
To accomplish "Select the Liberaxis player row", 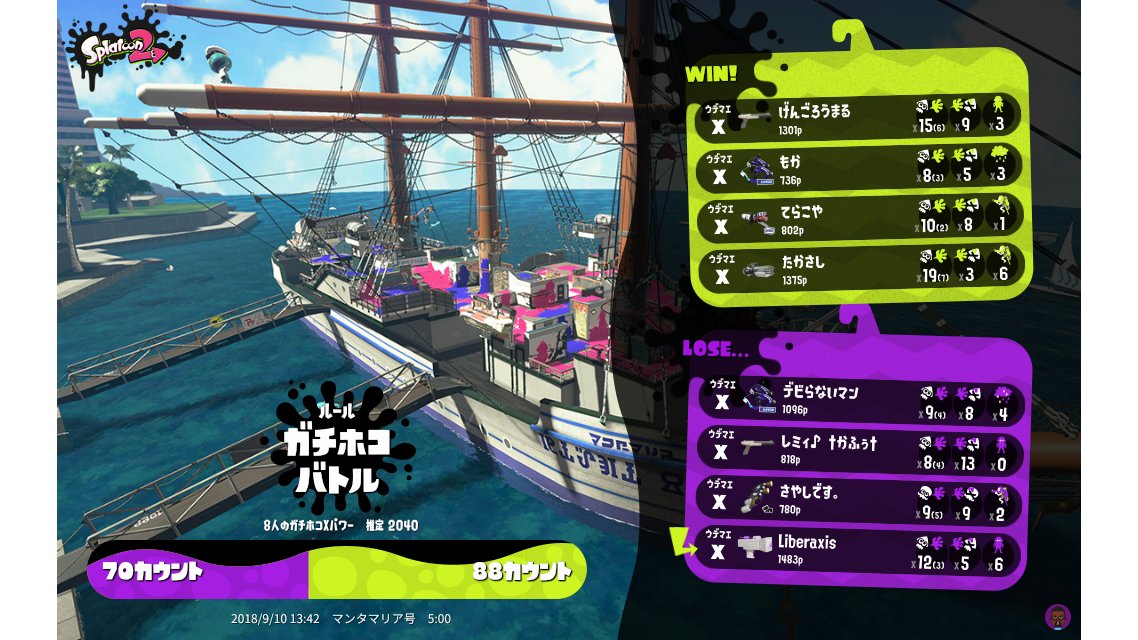I will [858, 549].
